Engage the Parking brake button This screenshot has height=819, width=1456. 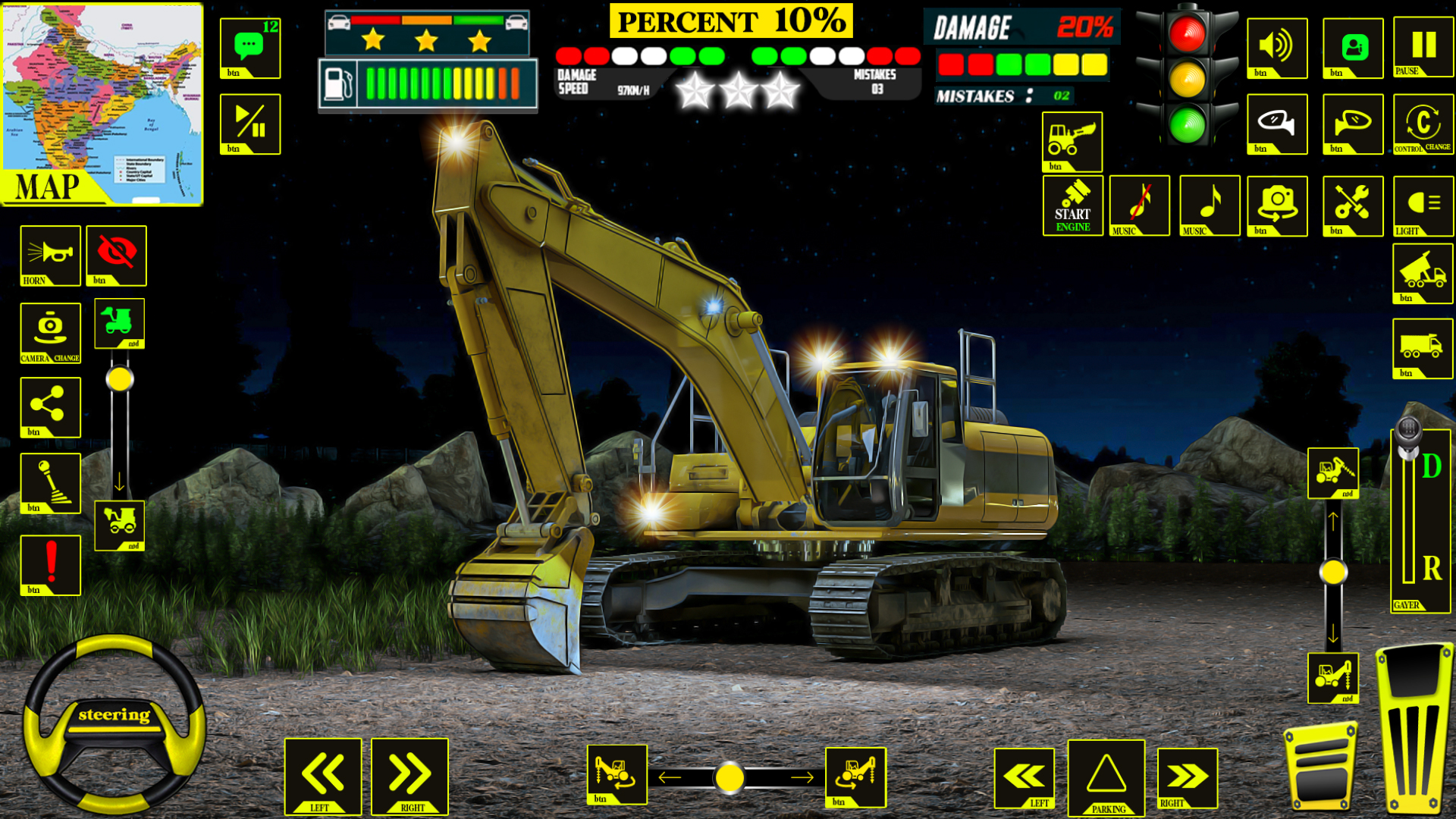[1106, 778]
